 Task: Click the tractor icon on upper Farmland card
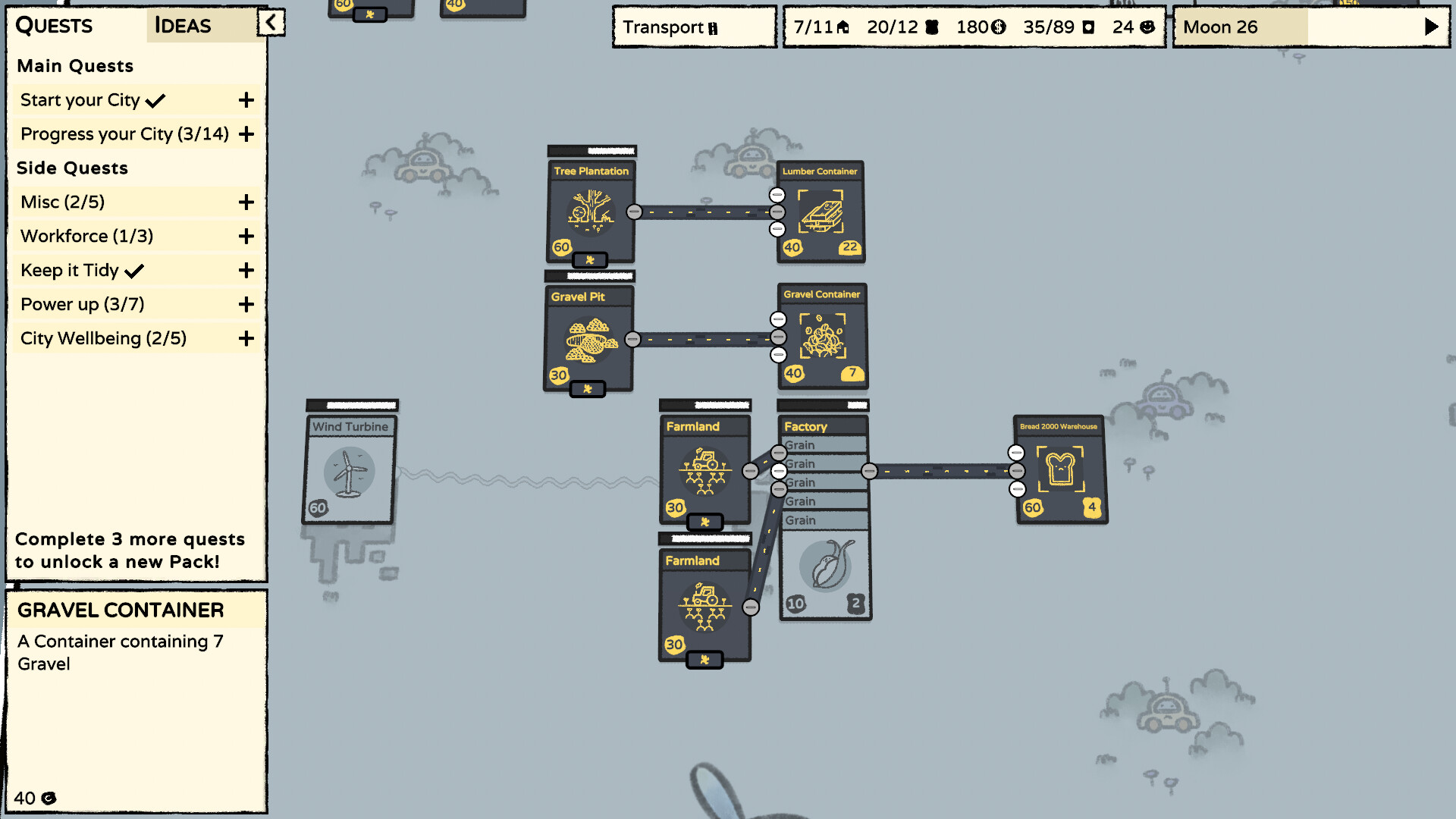tap(704, 463)
